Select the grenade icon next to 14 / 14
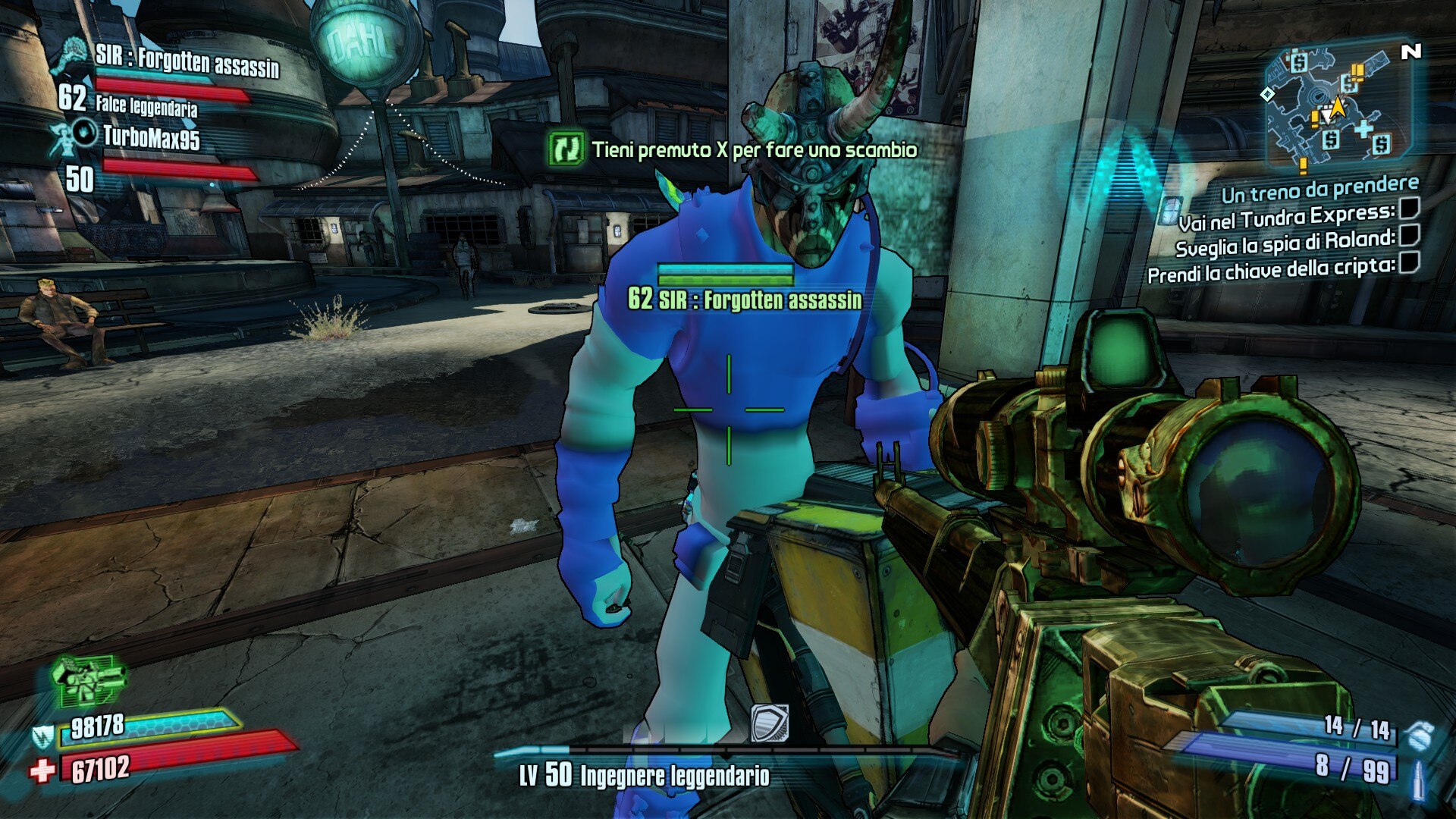The image size is (1456, 819). pyautogui.click(x=1418, y=733)
